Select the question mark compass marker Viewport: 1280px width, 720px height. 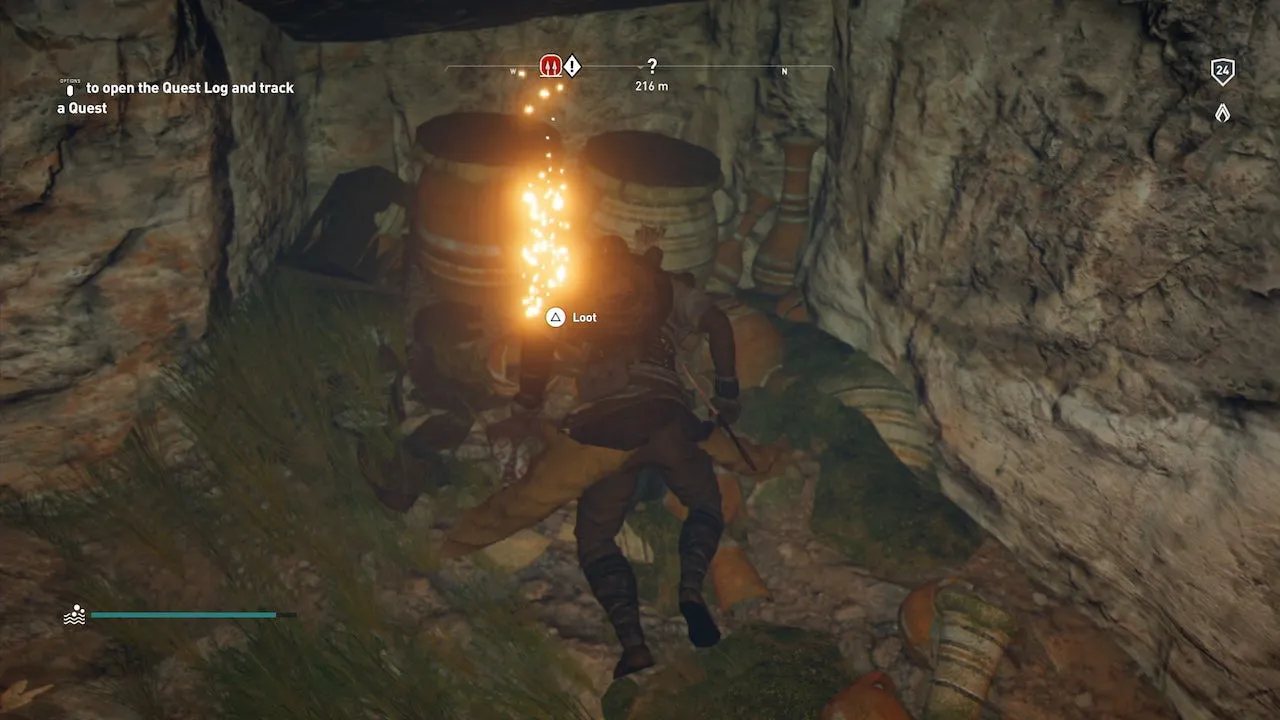tap(652, 66)
